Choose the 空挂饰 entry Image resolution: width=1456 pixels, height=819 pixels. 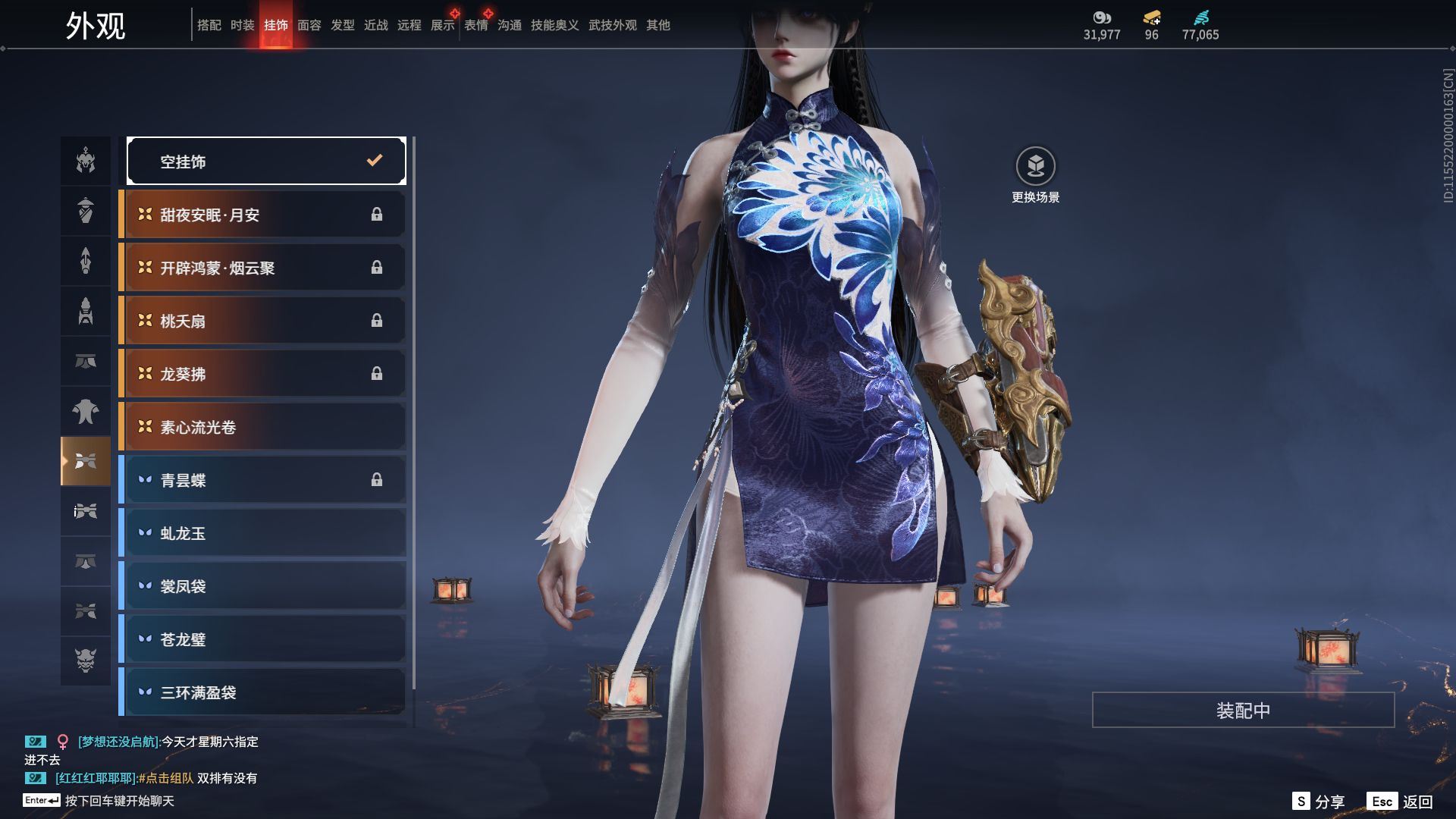[266, 161]
